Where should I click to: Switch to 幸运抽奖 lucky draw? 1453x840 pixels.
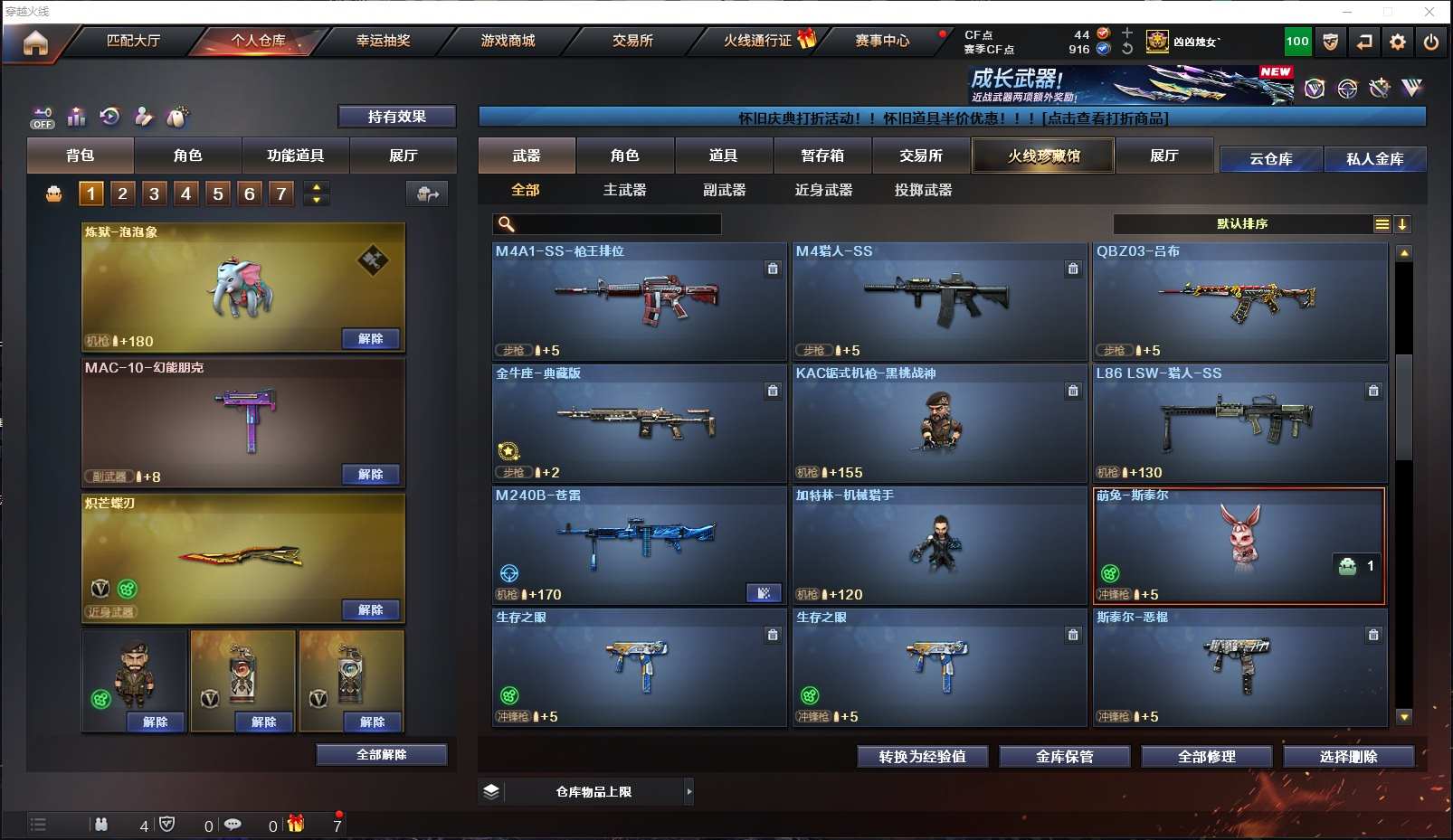383,41
